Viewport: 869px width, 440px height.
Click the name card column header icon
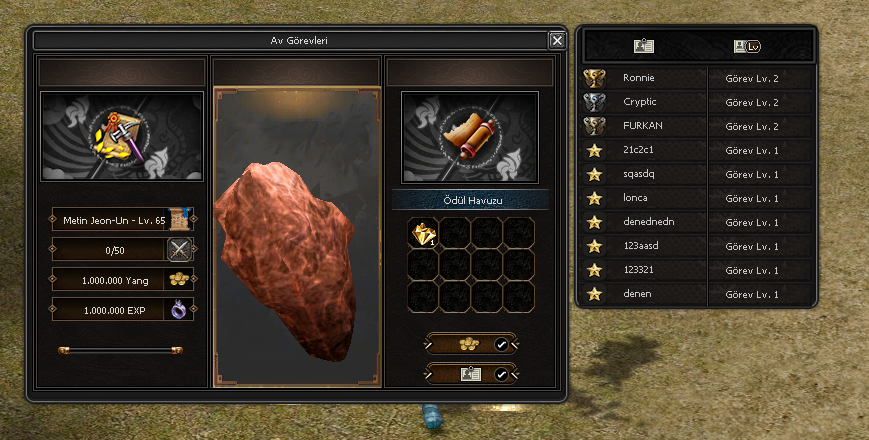[644, 46]
